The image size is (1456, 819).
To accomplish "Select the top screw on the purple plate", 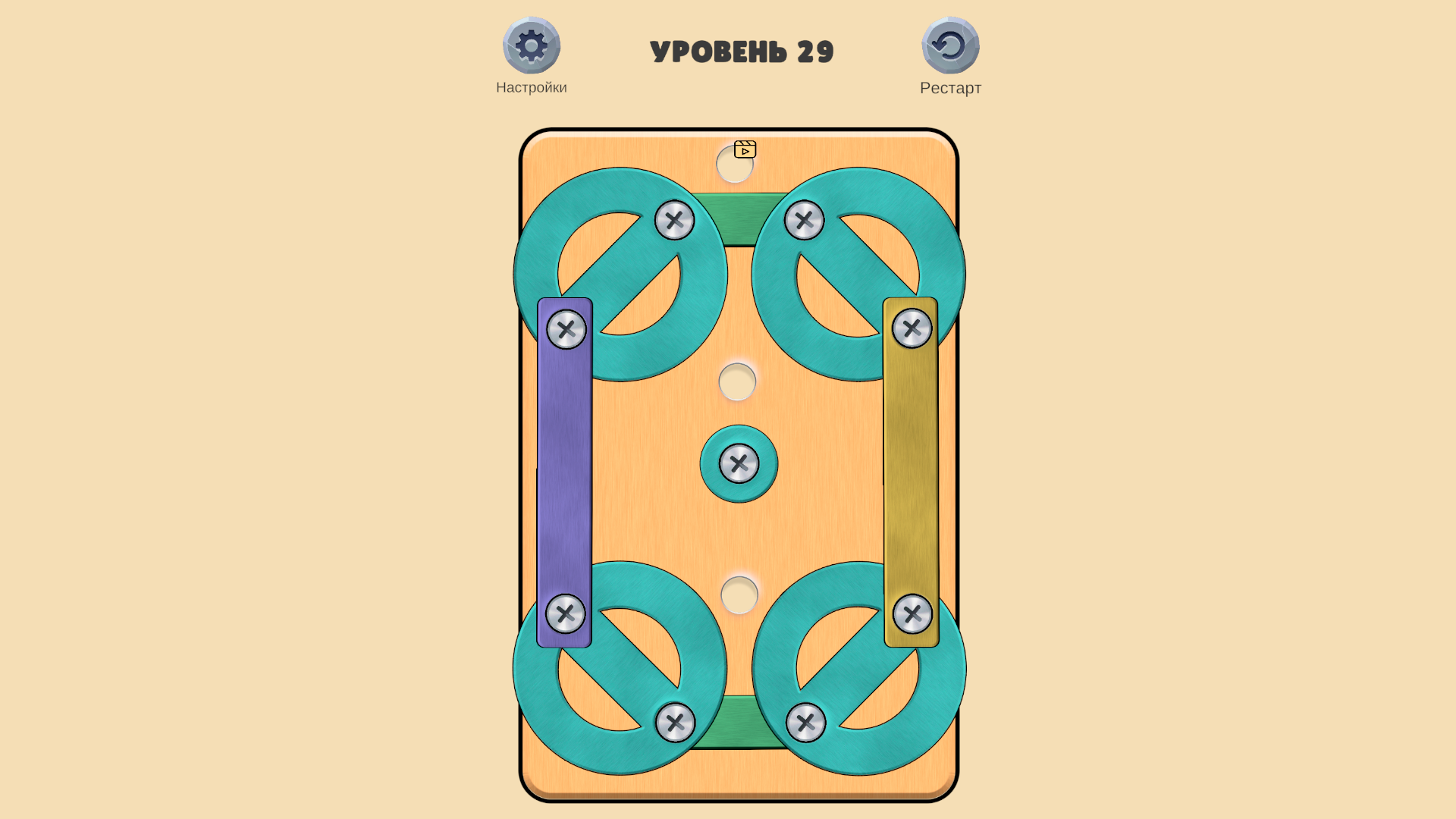I will [x=566, y=331].
